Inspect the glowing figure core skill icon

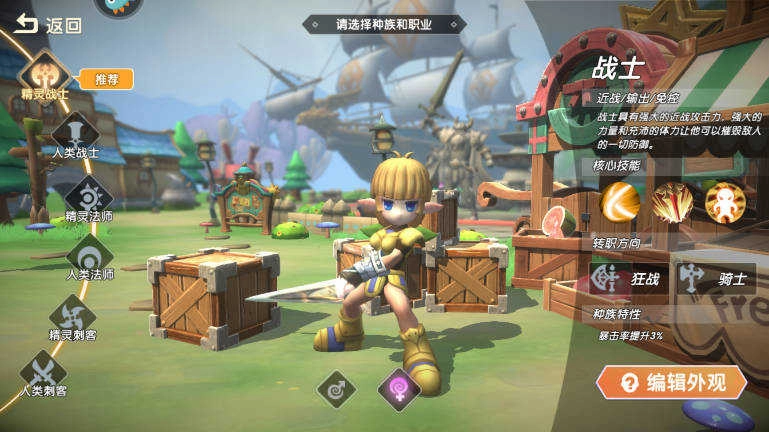(724, 202)
